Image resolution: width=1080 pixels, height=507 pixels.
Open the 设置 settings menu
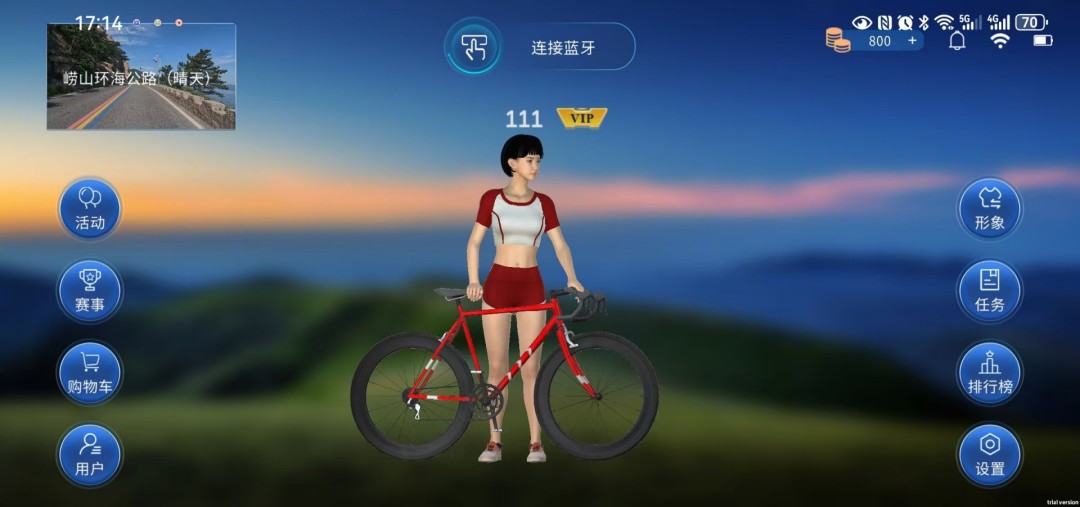coord(989,455)
